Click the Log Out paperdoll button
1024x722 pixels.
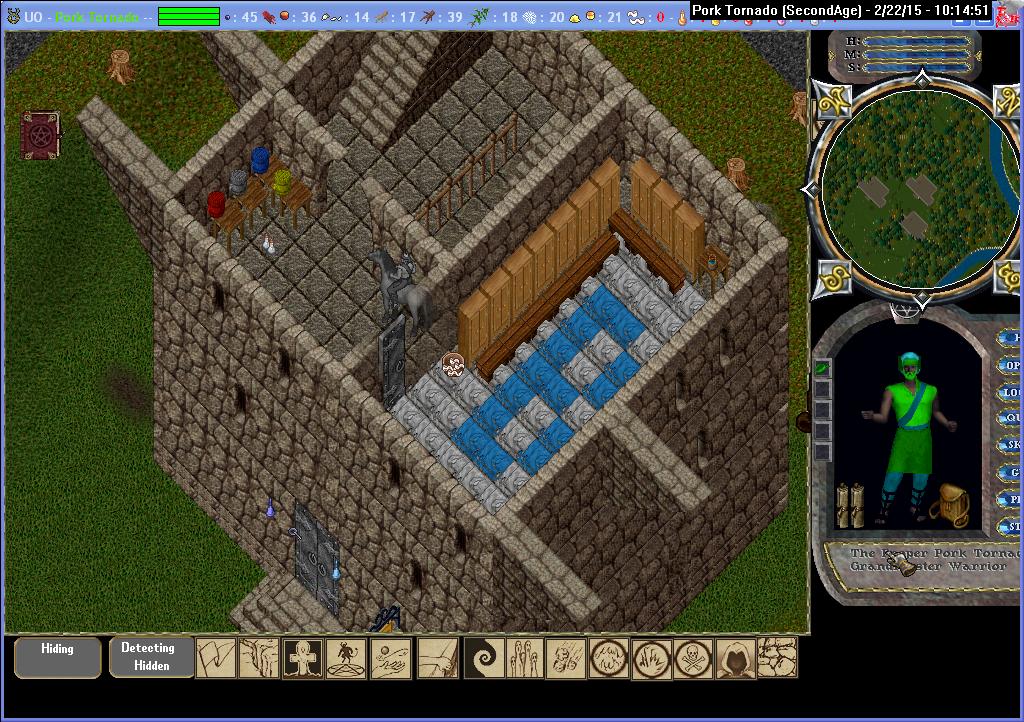(1010, 393)
